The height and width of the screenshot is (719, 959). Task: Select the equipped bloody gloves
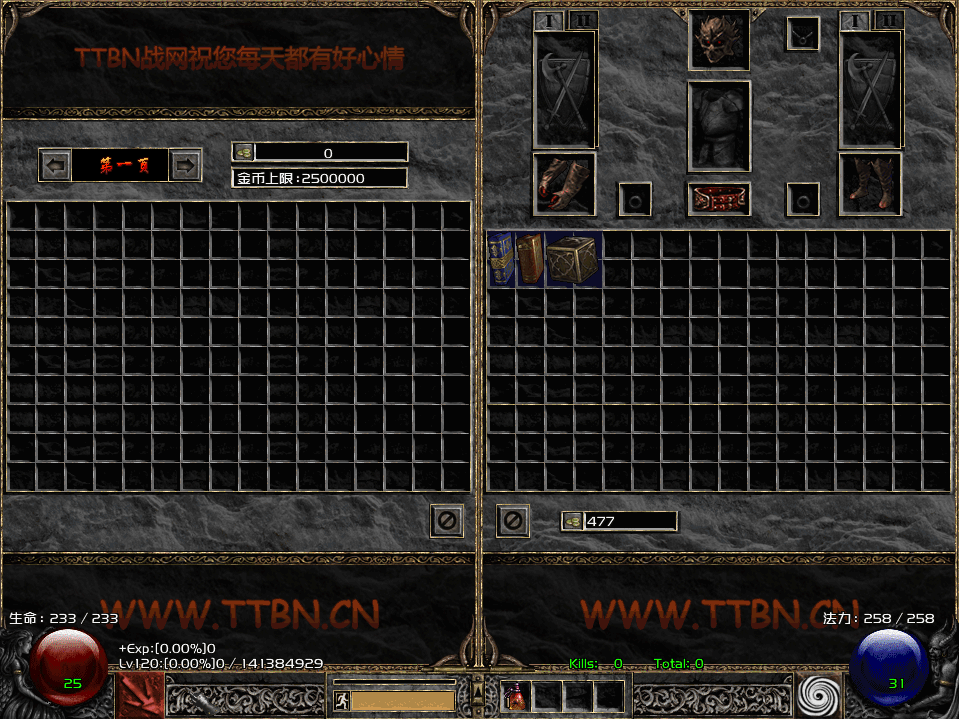(565, 184)
